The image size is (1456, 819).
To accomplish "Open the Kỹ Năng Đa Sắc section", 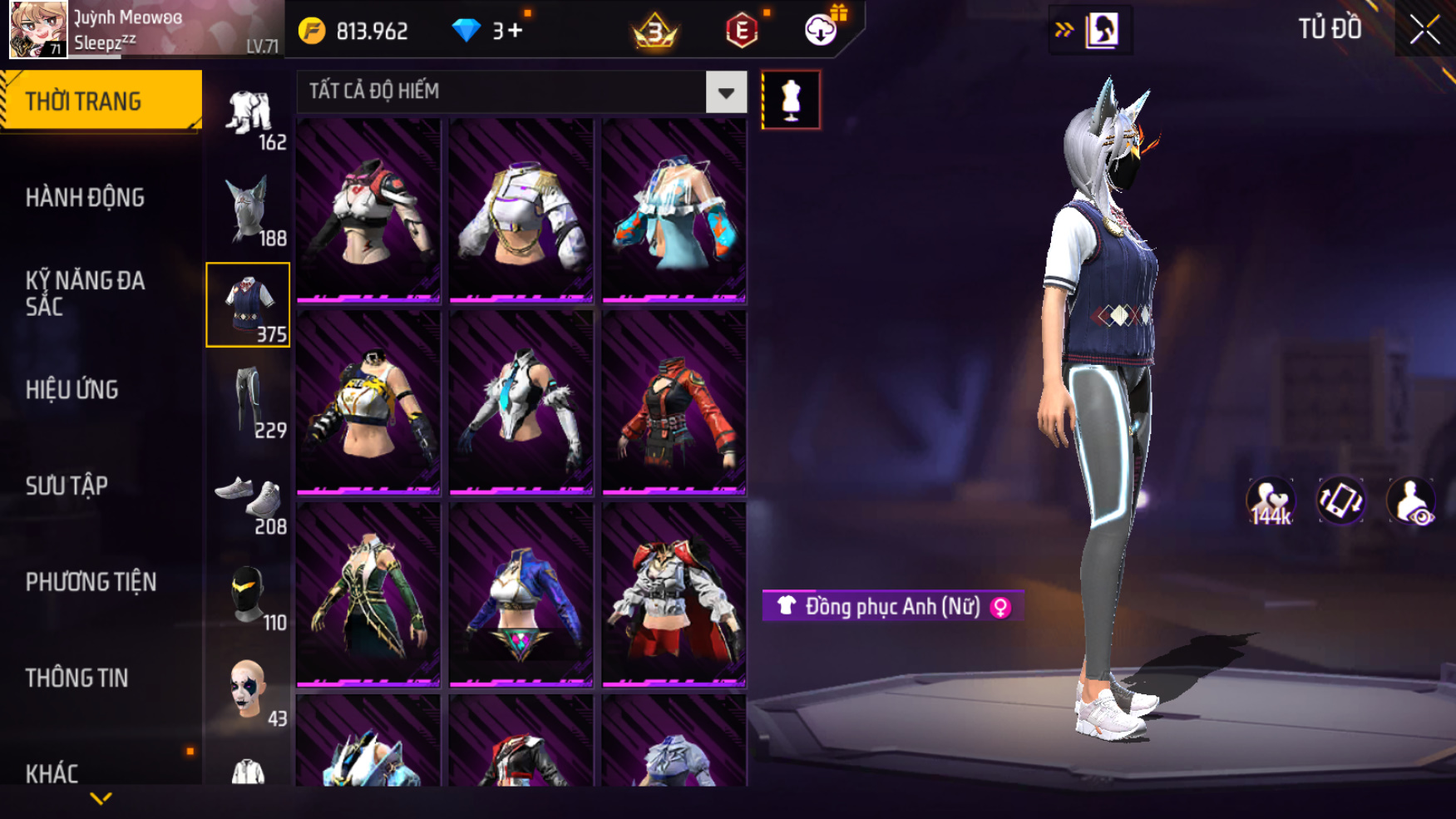I will pyautogui.click(x=85, y=294).
